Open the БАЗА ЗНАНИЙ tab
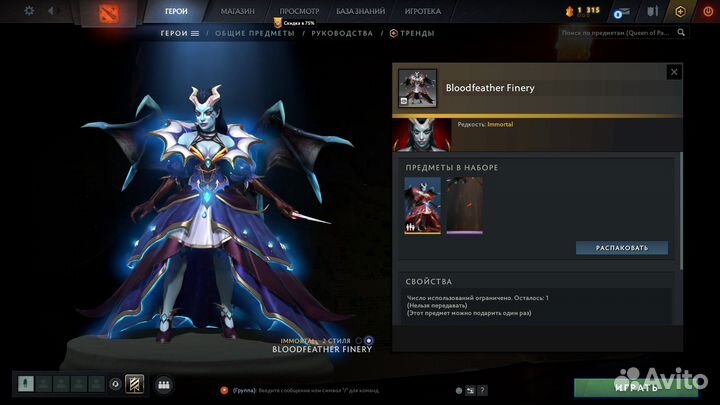Screen dimensions: 720x405 pyautogui.click(x=361, y=11)
